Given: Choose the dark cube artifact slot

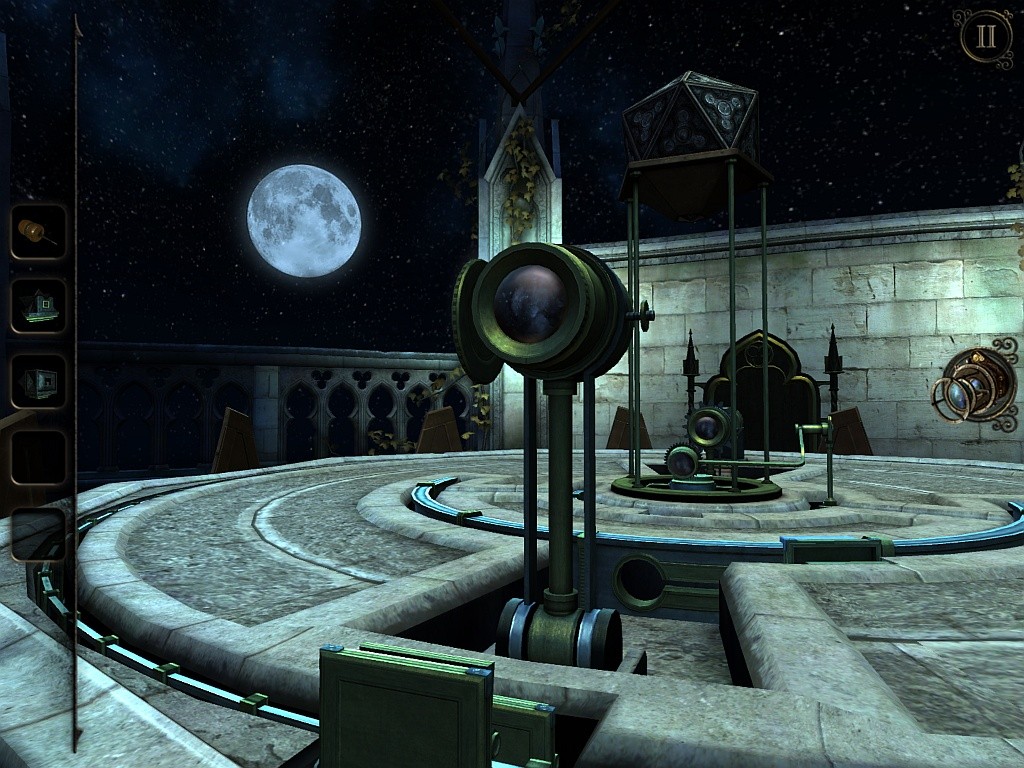Looking at the screenshot, I should click(x=39, y=381).
